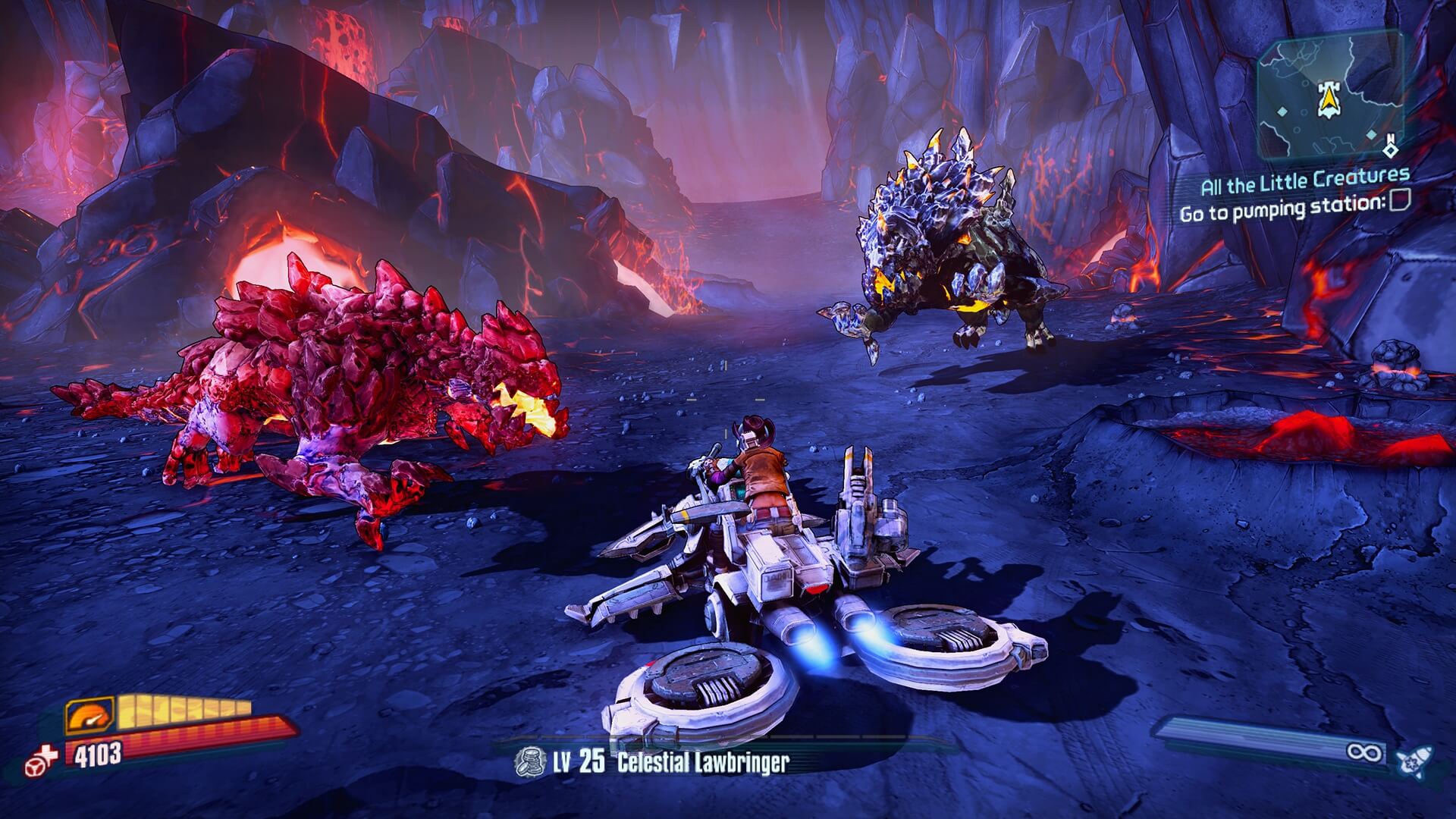The width and height of the screenshot is (1456, 819).
Task: Click the white diamond waypoint below the minimap
Action: point(1392,151)
